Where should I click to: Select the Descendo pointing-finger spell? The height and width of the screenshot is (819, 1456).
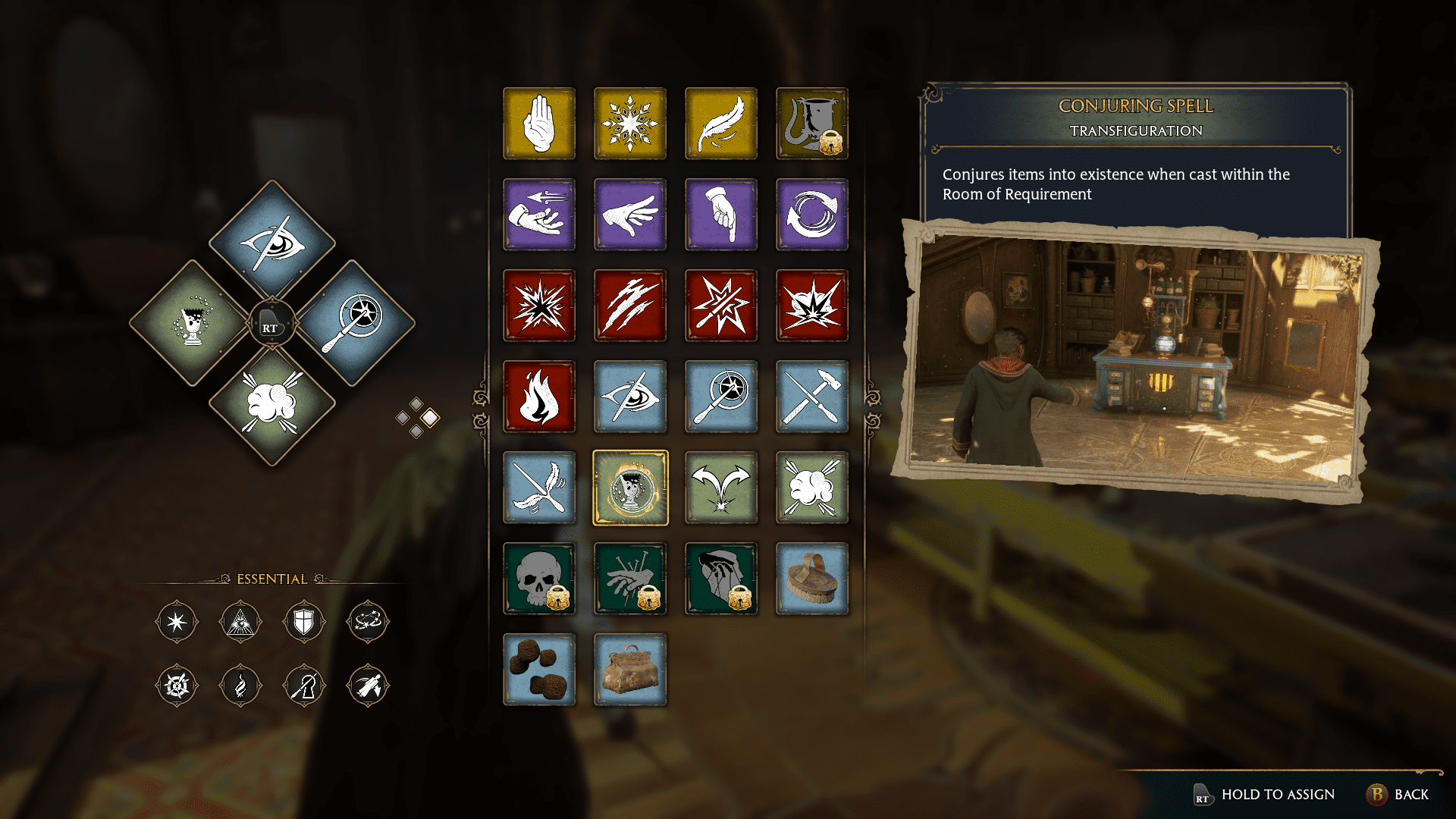coord(721,215)
